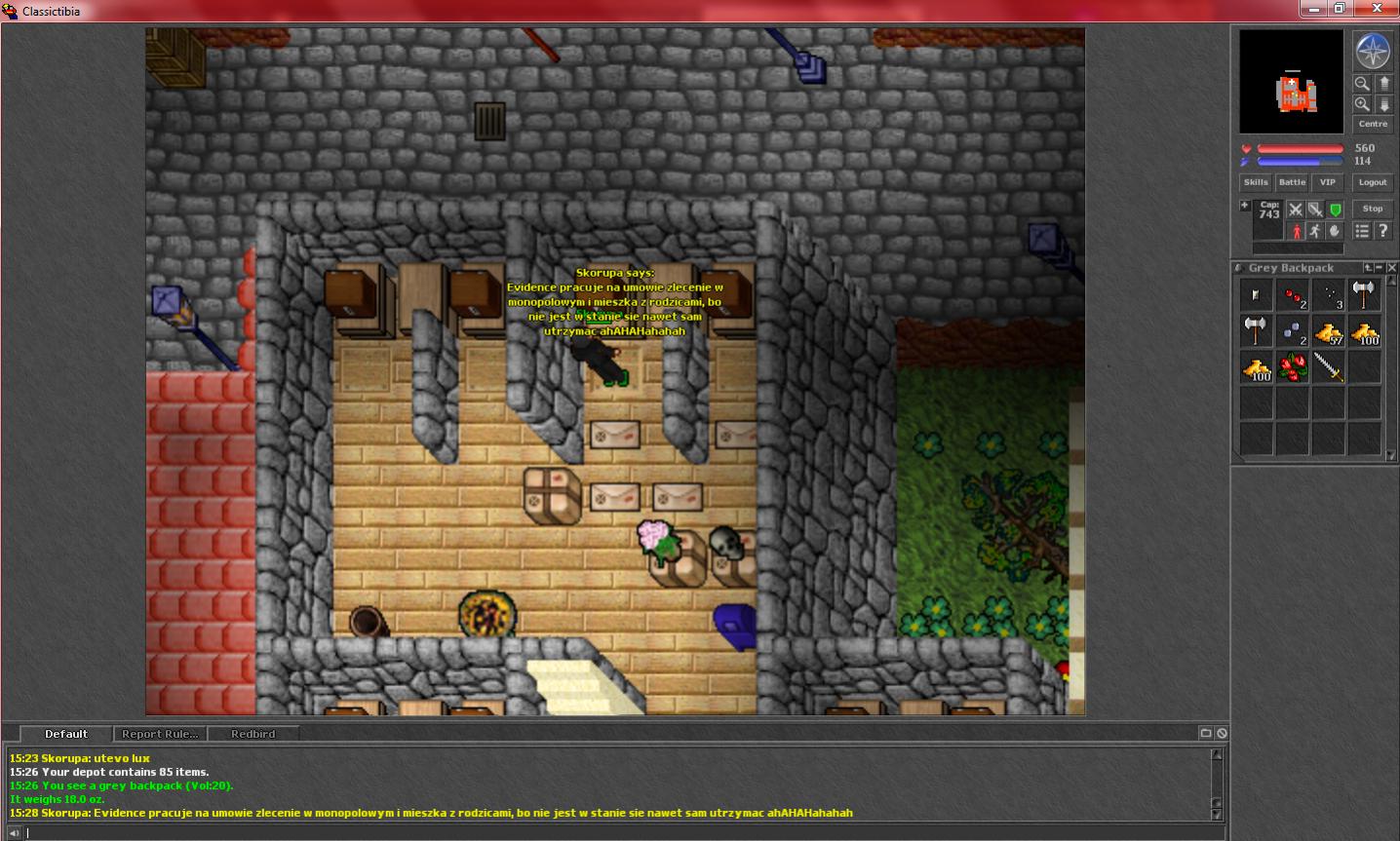The height and width of the screenshot is (841, 1400).
Task: Open the help question mark
Action: (x=1383, y=231)
